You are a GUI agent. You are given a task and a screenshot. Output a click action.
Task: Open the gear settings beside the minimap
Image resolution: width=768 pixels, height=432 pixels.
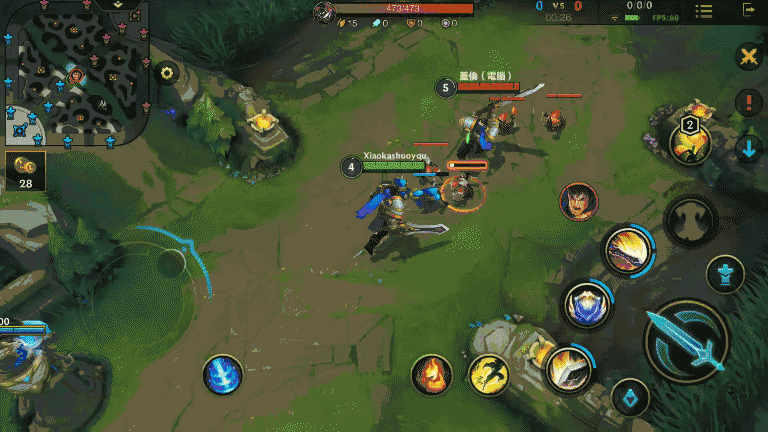click(x=167, y=73)
